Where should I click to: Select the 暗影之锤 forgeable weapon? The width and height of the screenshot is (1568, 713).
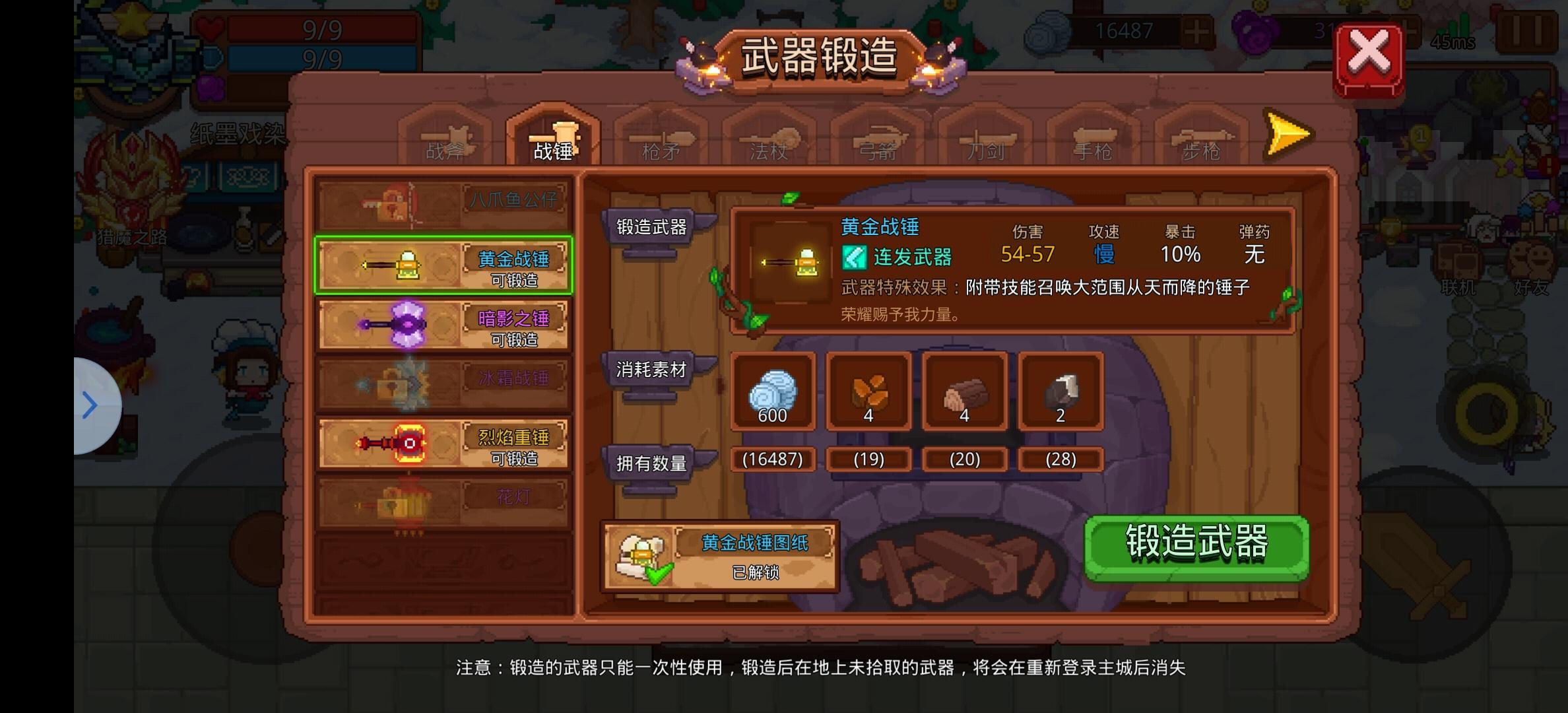(x=443, y=323)
